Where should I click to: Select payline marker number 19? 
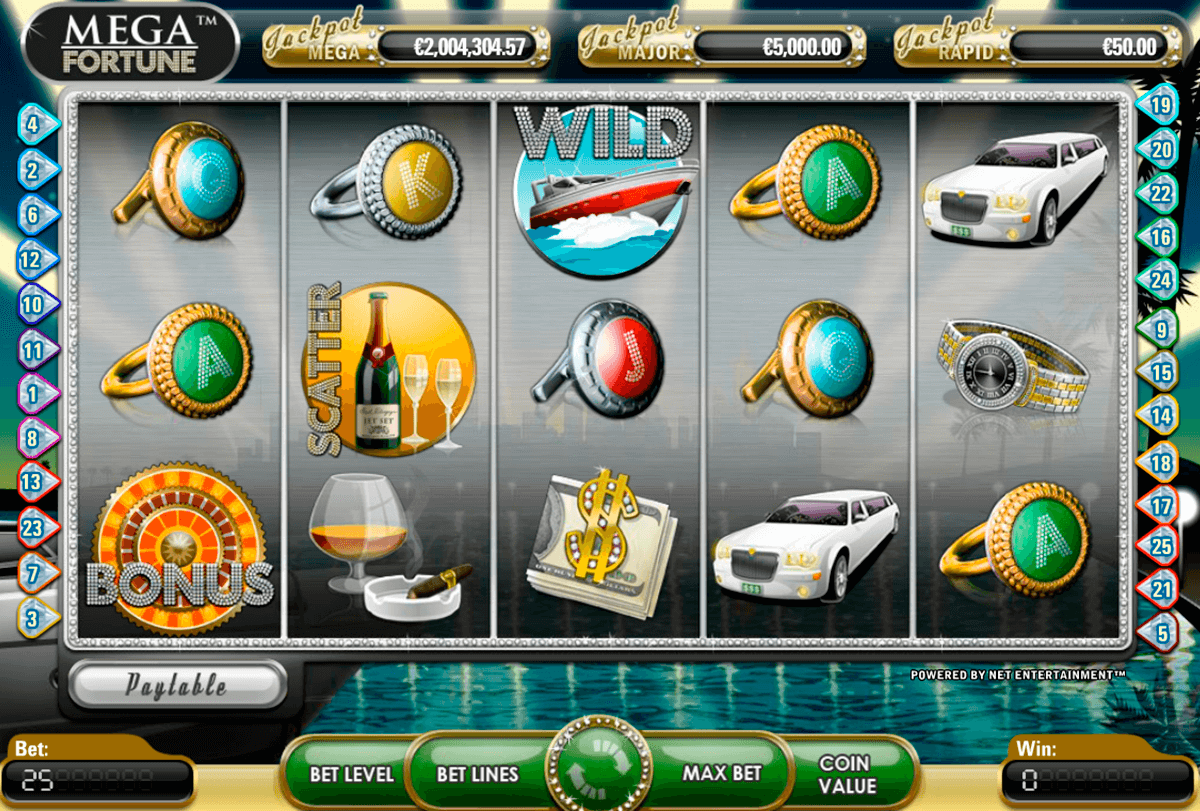[x=1161, y=103]
